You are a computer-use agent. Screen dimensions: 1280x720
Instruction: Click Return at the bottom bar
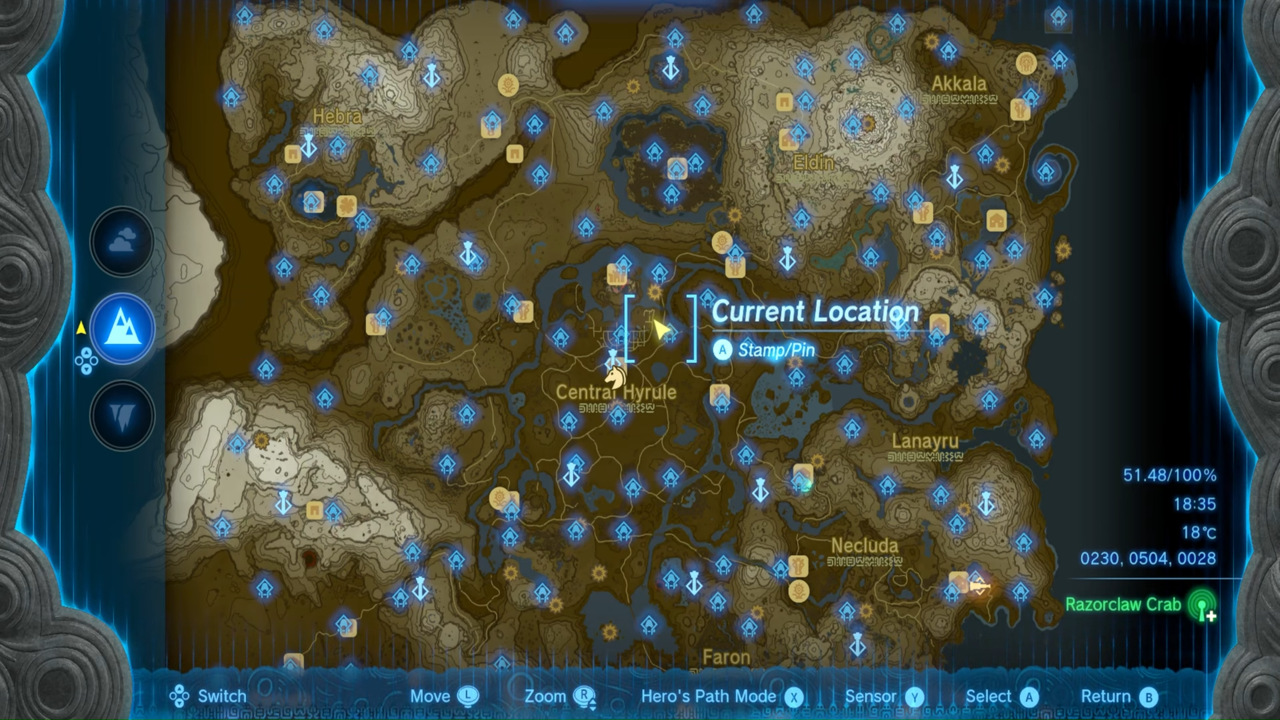tap(1107, 696)
